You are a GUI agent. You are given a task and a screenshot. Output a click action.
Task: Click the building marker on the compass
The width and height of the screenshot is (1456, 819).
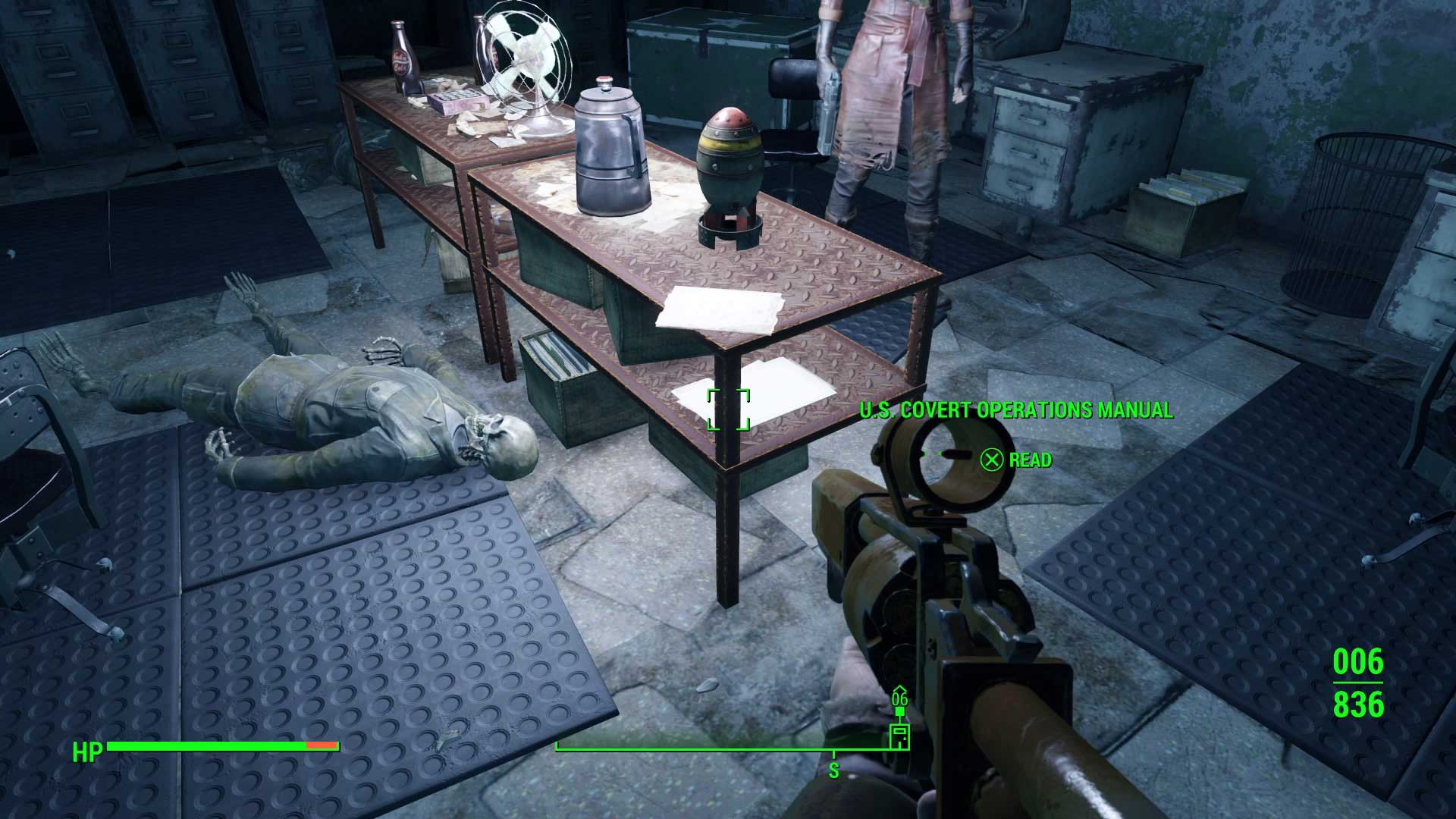(899, 736)
